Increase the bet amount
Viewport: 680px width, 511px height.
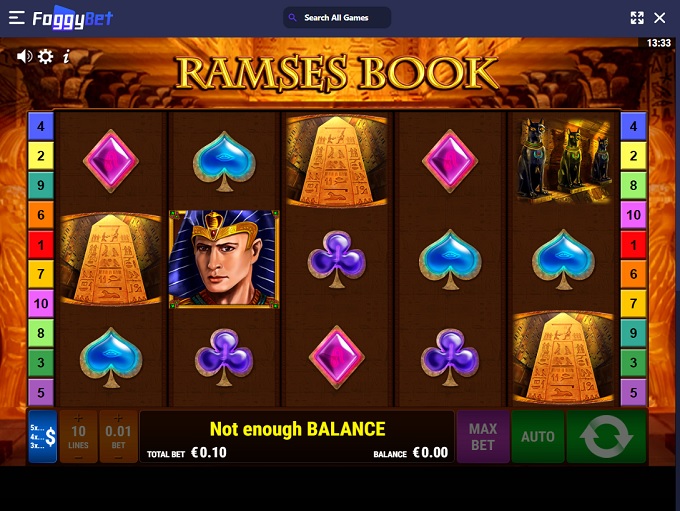(x=118, y=416)
